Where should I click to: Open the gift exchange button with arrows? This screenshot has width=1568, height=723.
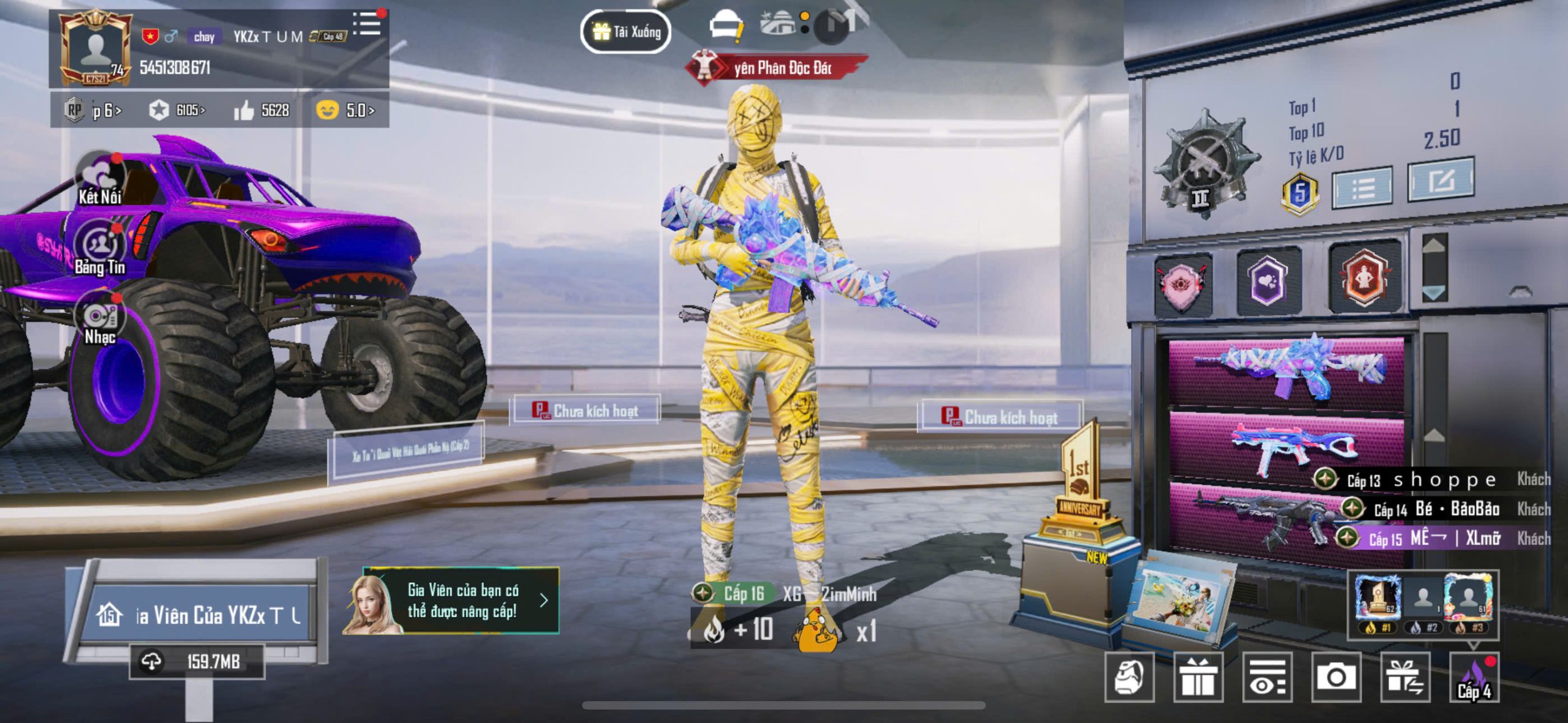(1405, 677)
